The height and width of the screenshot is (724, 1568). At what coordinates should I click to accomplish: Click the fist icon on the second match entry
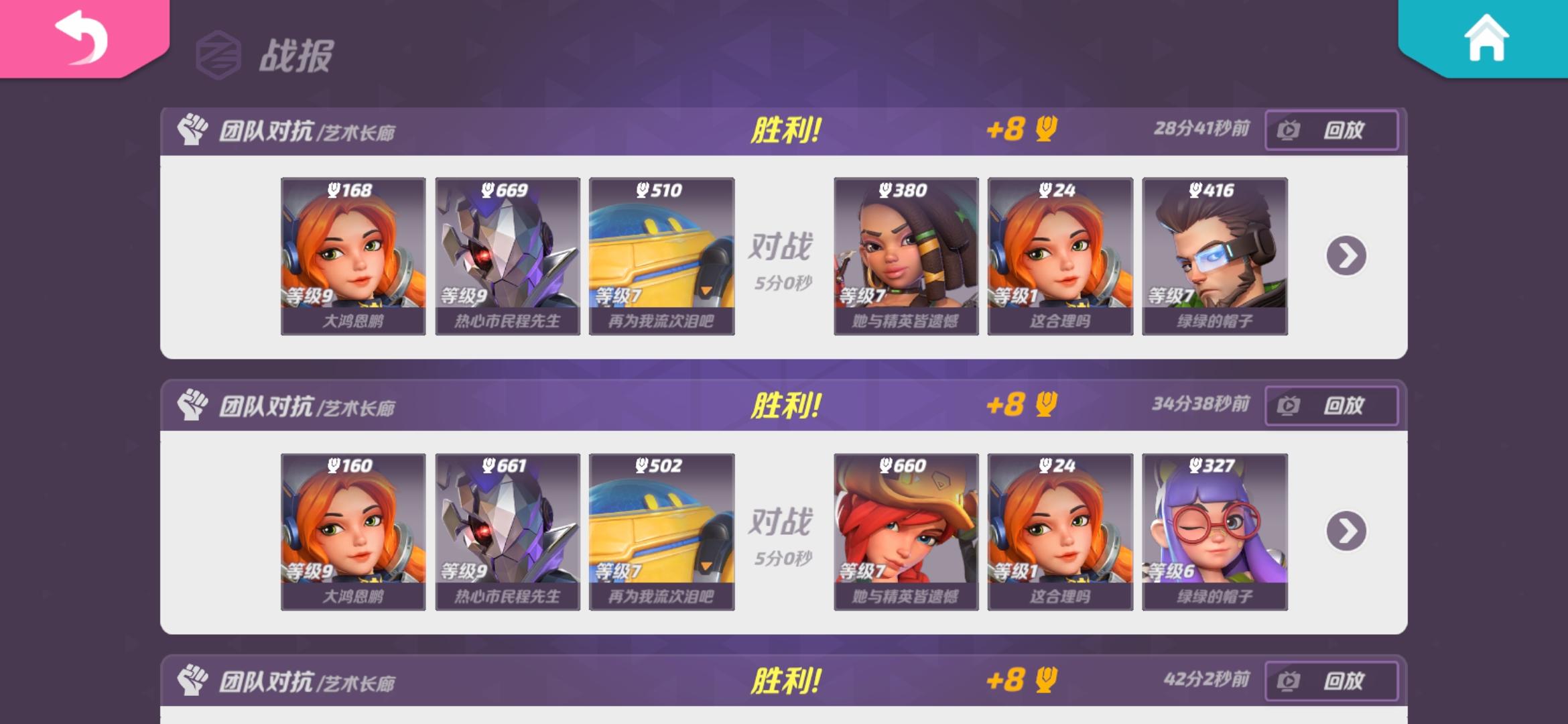point(194,404)
